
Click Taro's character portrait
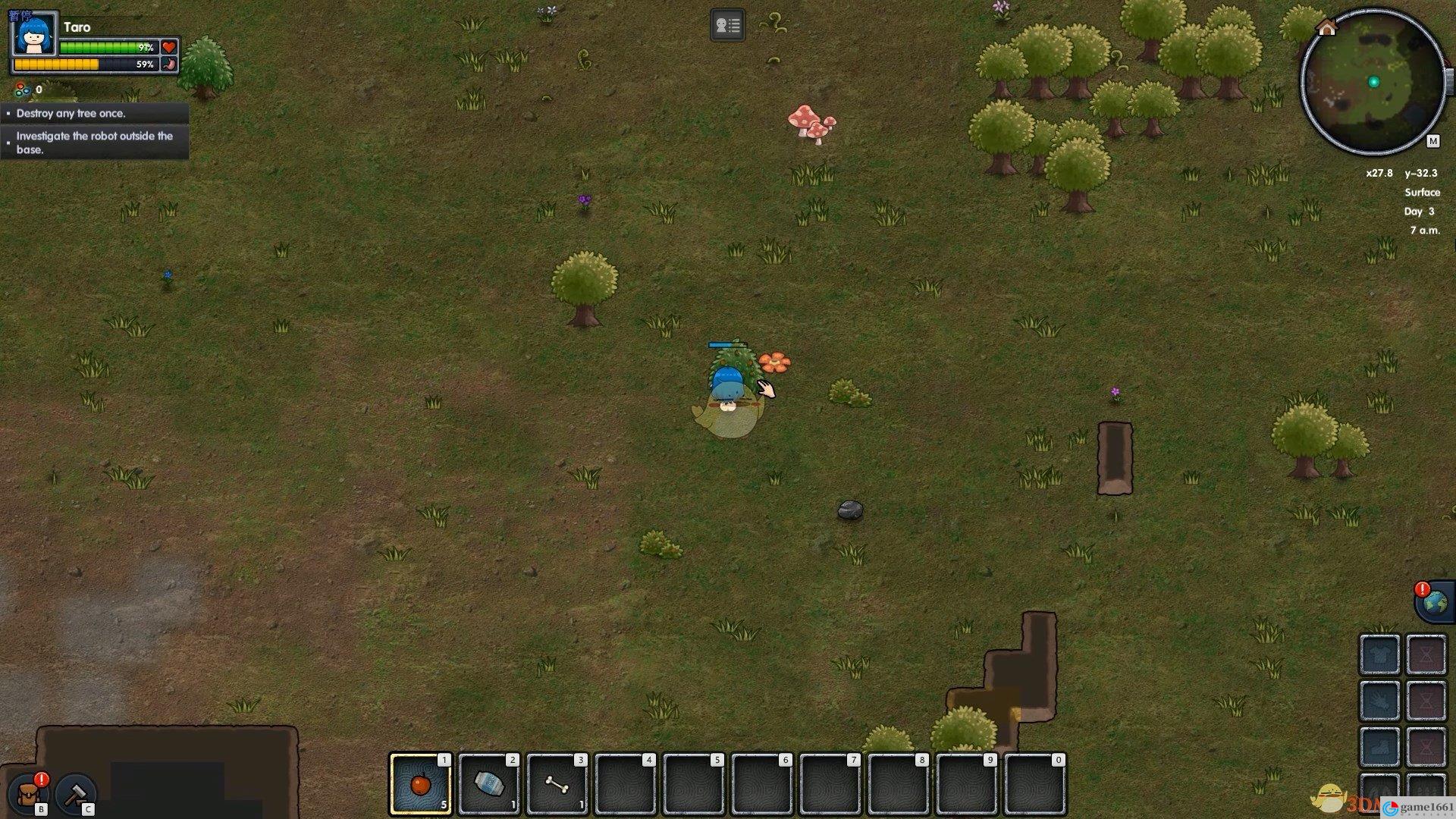(x=34, y=34)
